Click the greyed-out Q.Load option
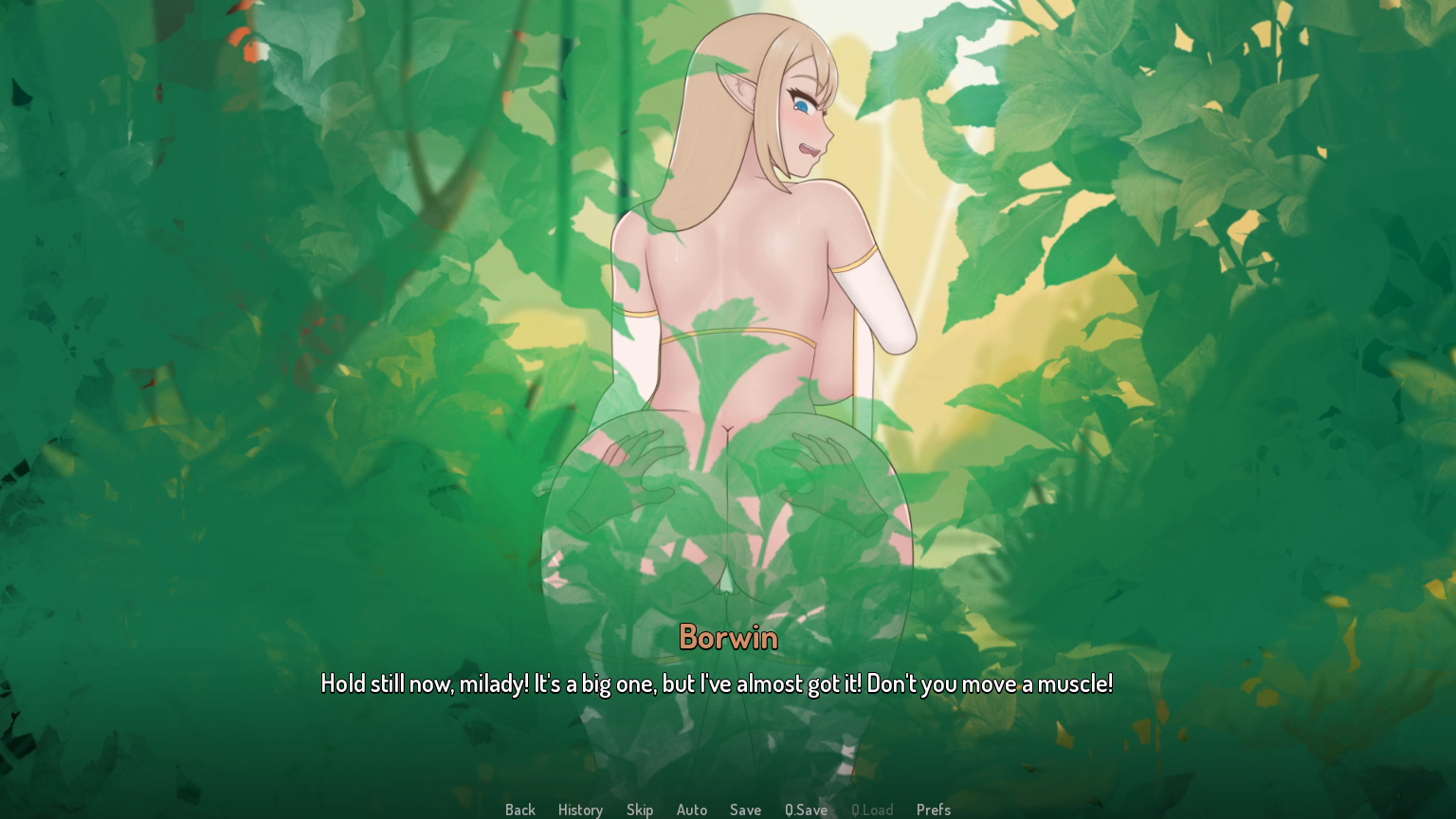 (872, 810)
